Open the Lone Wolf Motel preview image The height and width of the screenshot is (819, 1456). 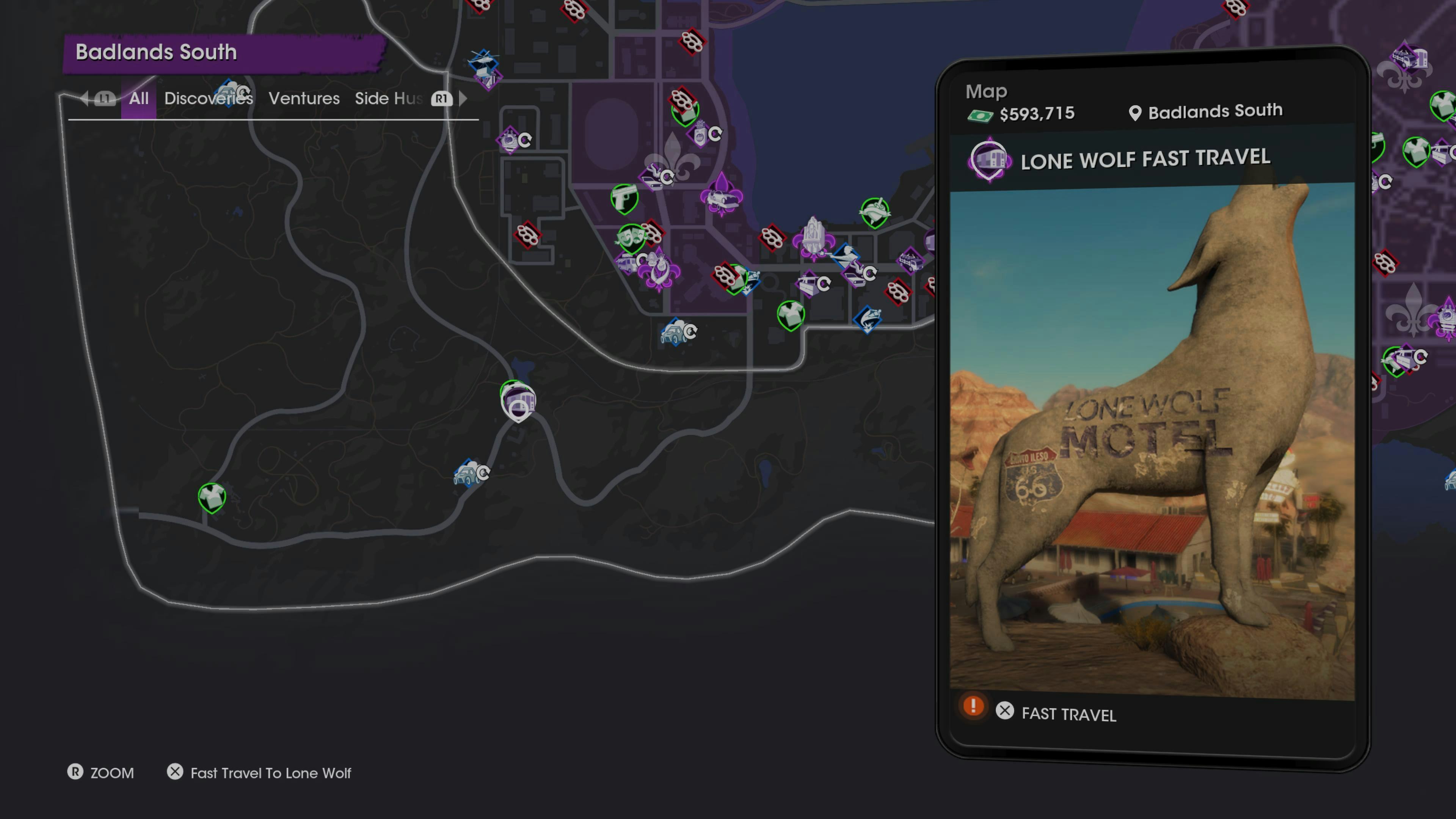click(x=1152, y=441)
